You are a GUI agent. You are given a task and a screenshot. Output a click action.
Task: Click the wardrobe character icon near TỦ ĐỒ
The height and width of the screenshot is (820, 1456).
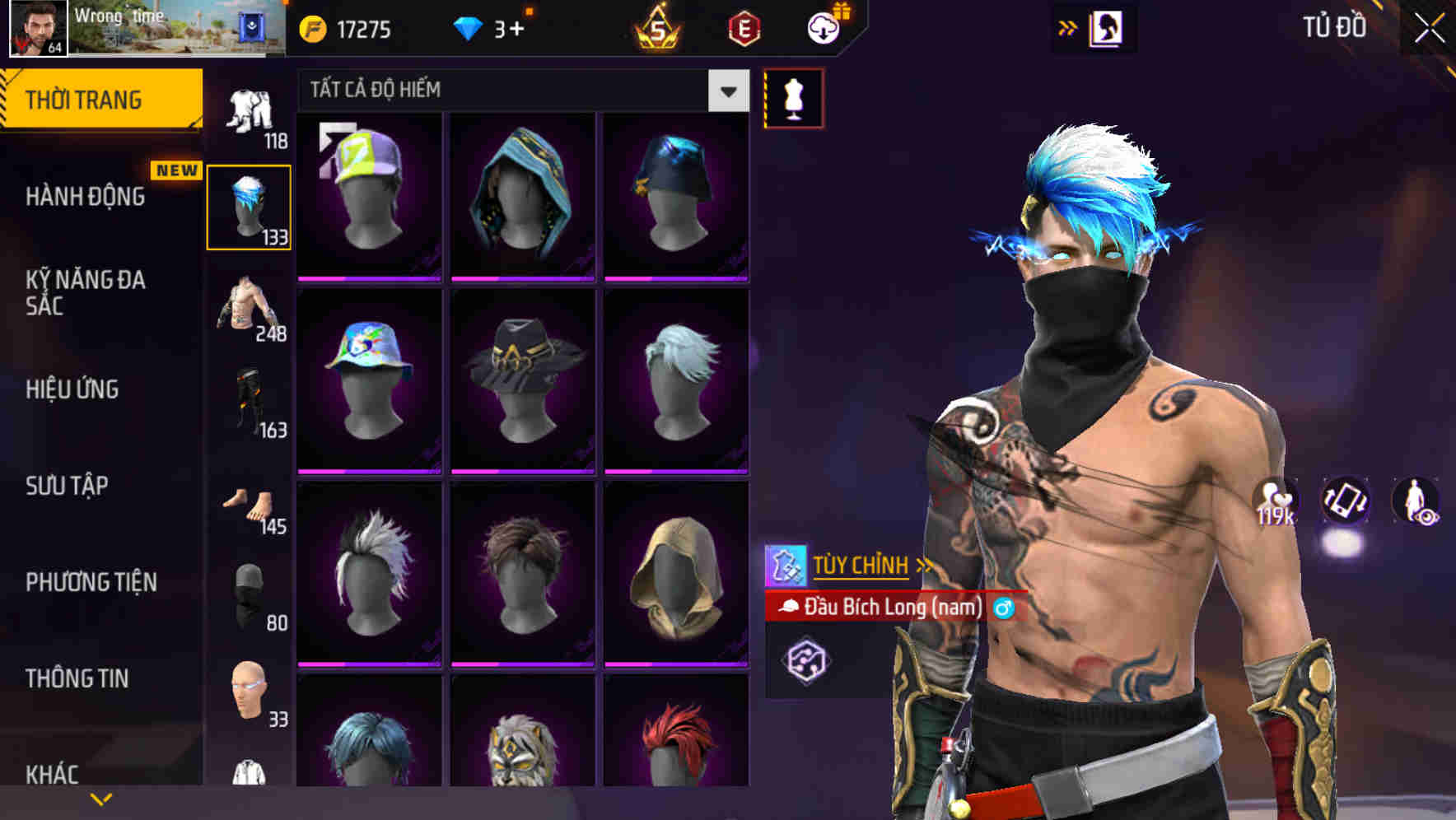(1108, 26)
